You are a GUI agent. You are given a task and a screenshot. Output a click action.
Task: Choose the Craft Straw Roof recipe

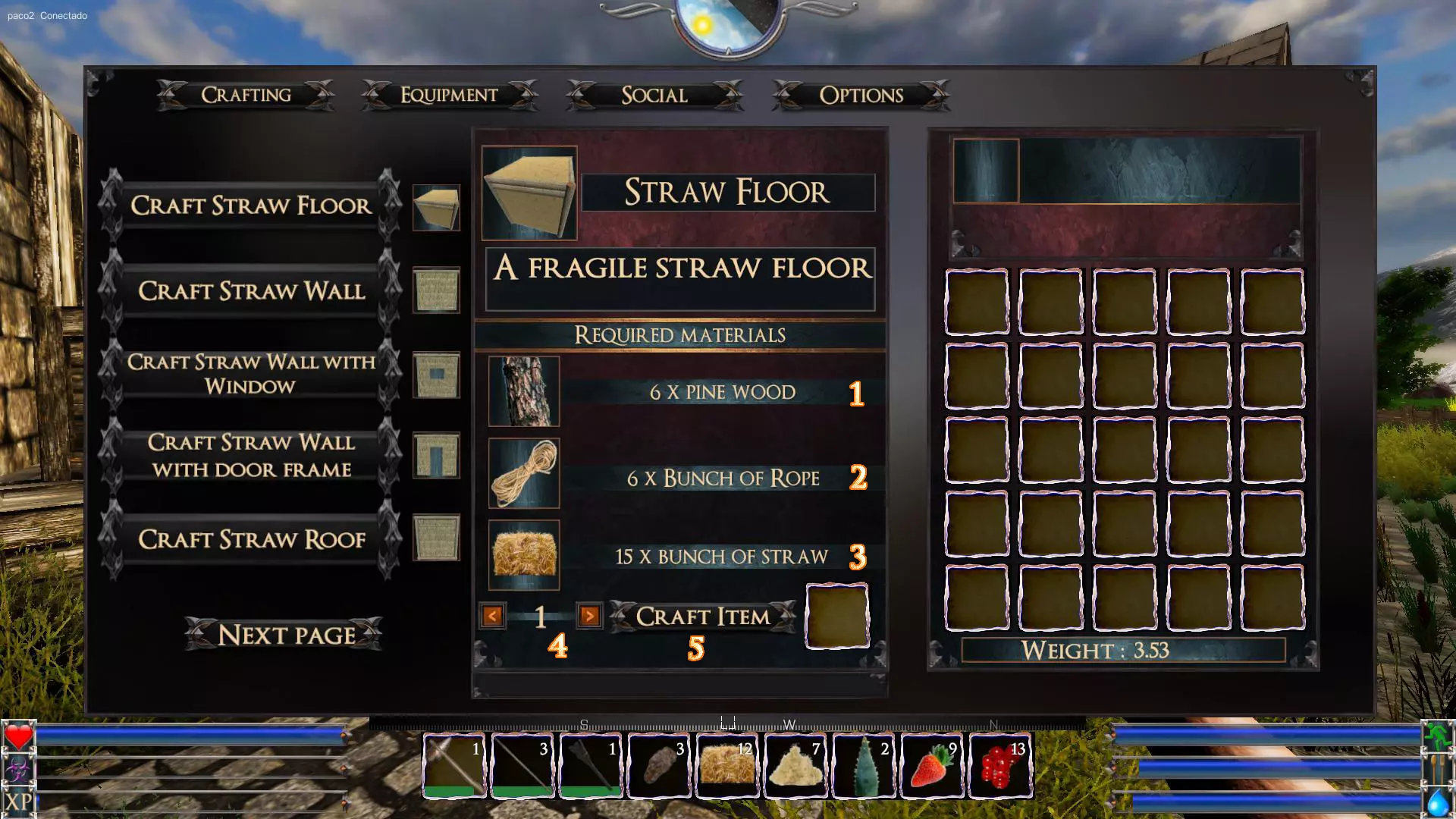tap(250, 539)
